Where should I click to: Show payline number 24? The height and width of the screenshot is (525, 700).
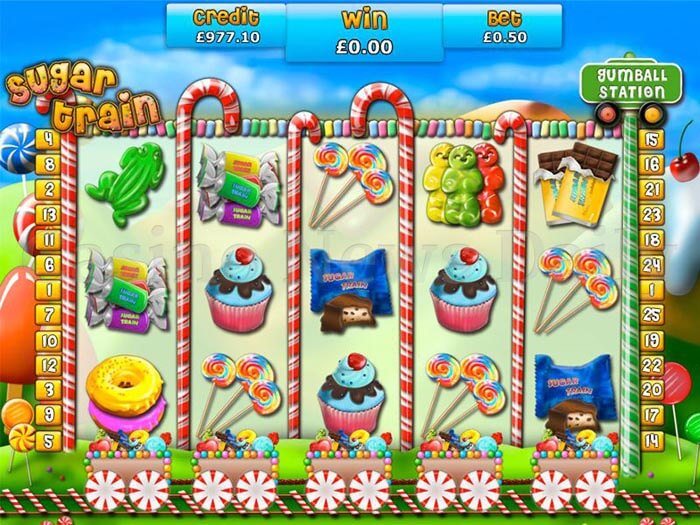[x=653, y=264]
